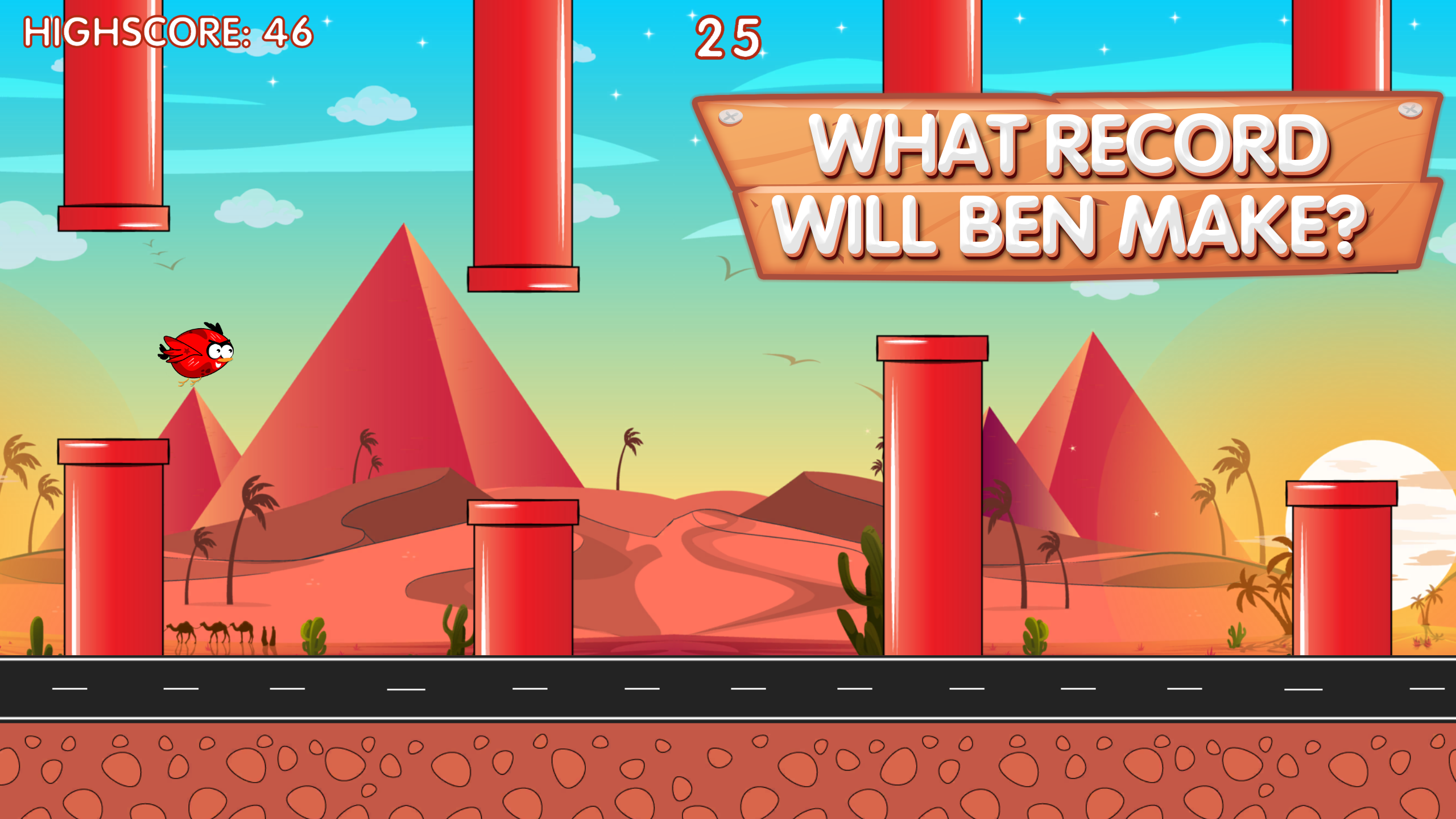1456x819 pixels.
Task: Click the pipe near the score number
Action: click(x=523, y=142)
